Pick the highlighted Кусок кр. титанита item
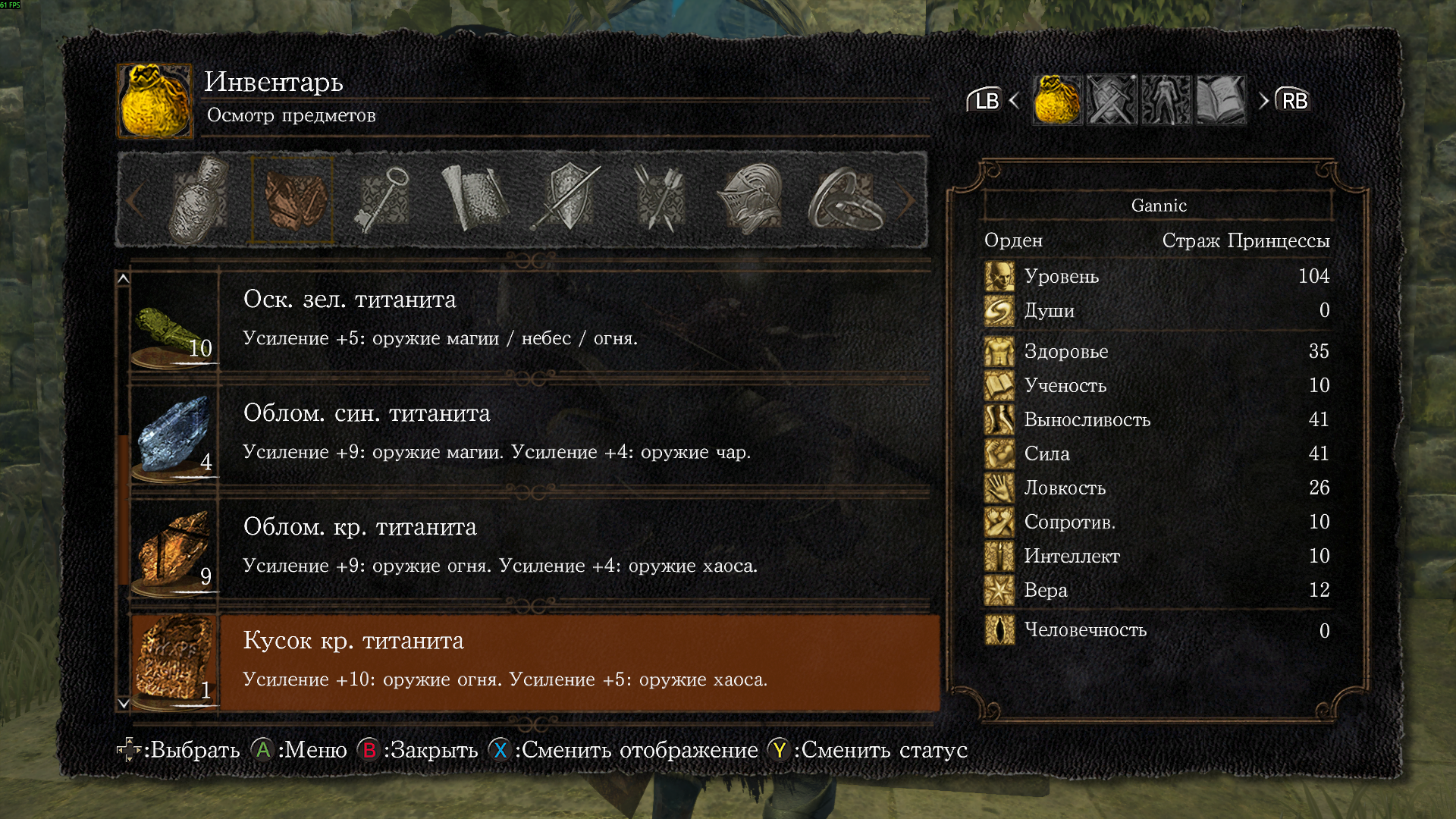This screenshot has width=1456, height=819. [x=531, y=661]
